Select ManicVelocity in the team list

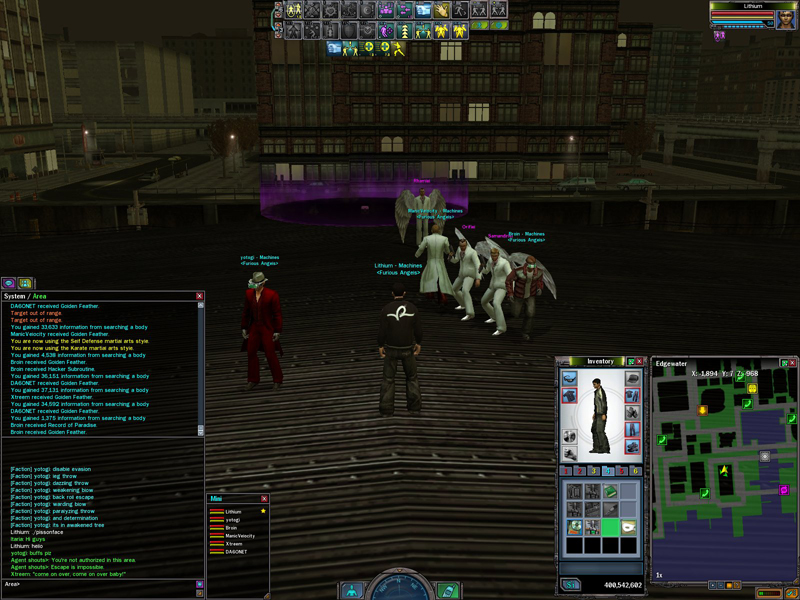pos(239,536)
